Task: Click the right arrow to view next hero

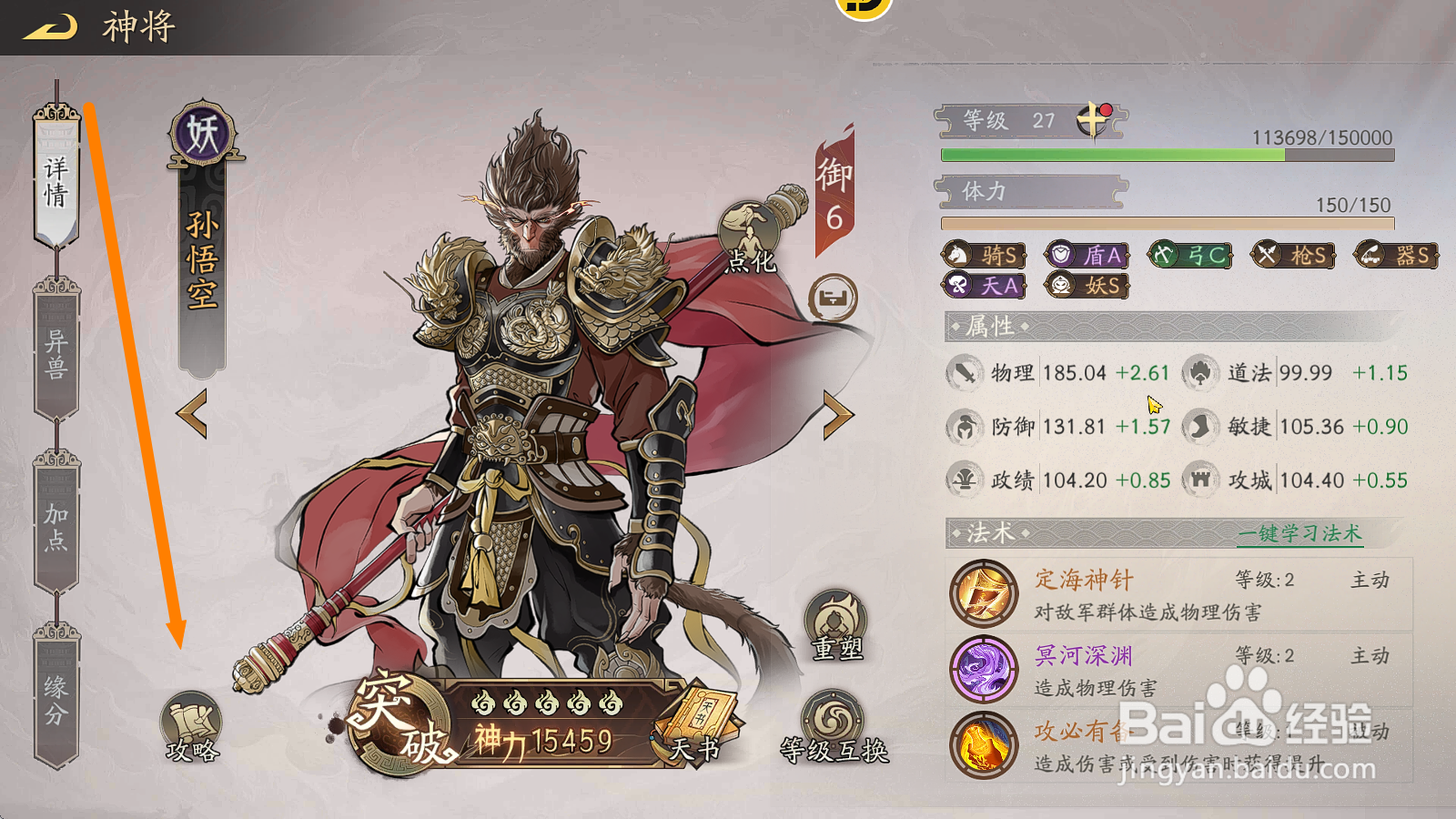Action: pos(838,415)
